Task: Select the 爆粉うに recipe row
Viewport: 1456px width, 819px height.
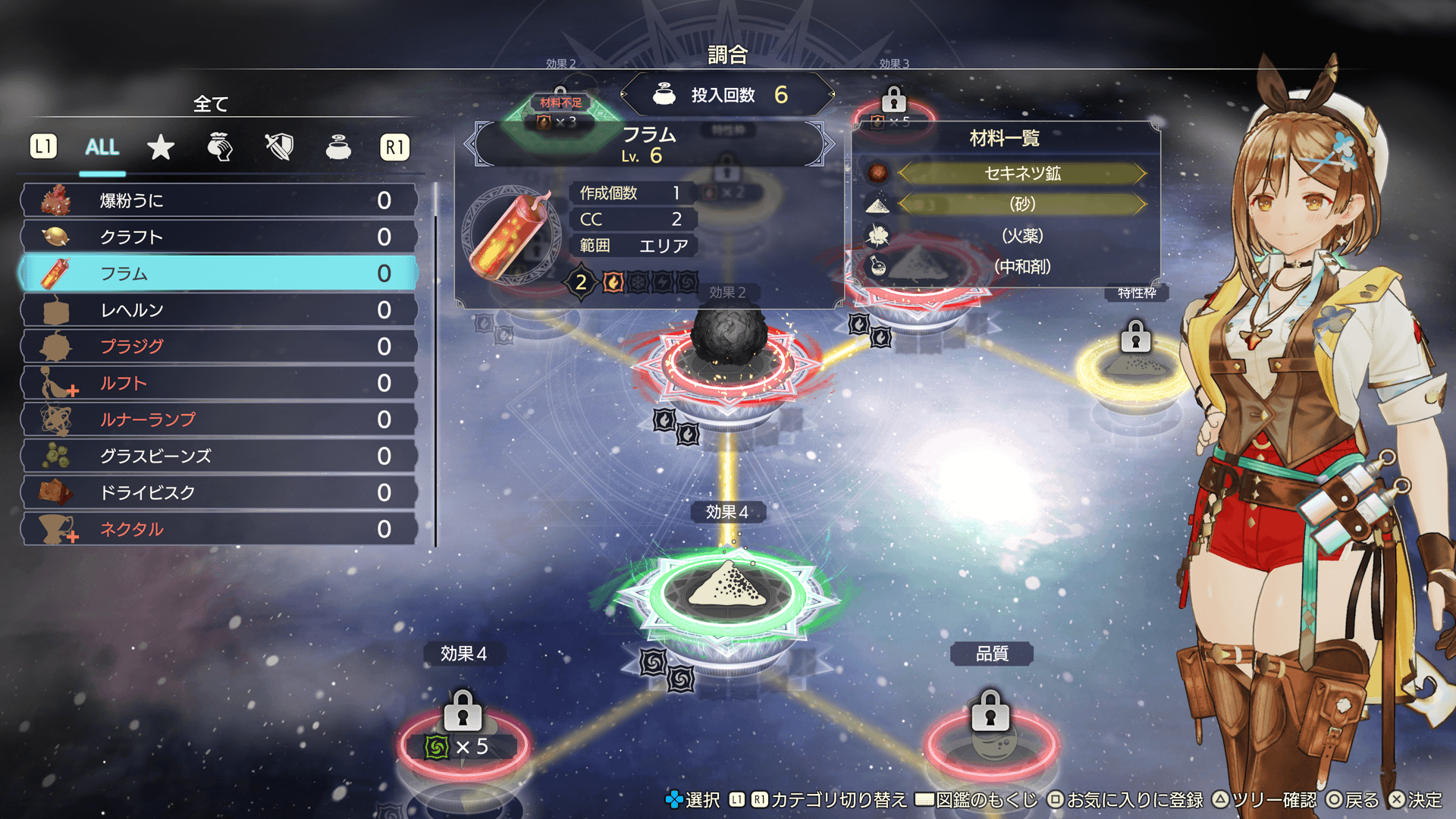Action: point(220,200)
